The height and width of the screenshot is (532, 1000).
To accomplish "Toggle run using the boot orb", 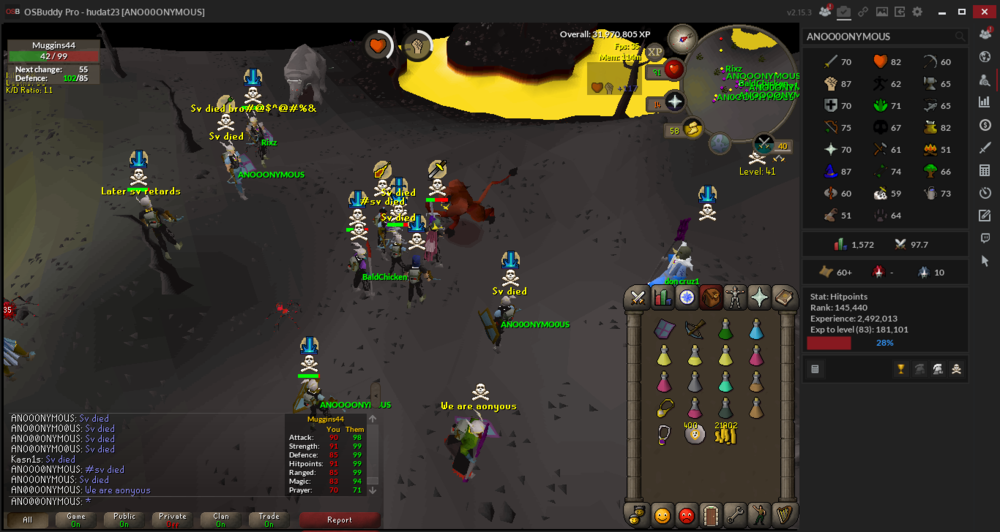I will [691, 129].
